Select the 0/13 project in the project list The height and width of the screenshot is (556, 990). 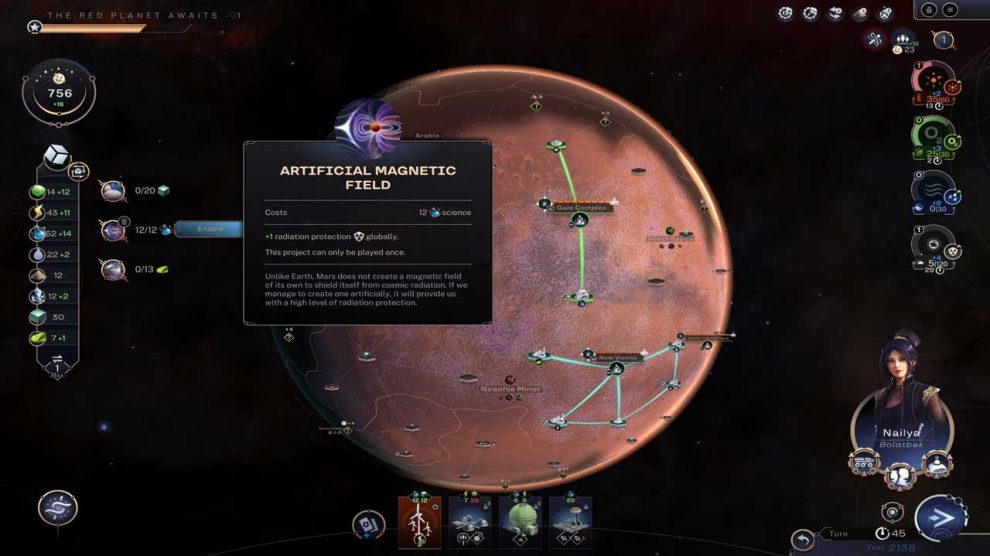113,269
